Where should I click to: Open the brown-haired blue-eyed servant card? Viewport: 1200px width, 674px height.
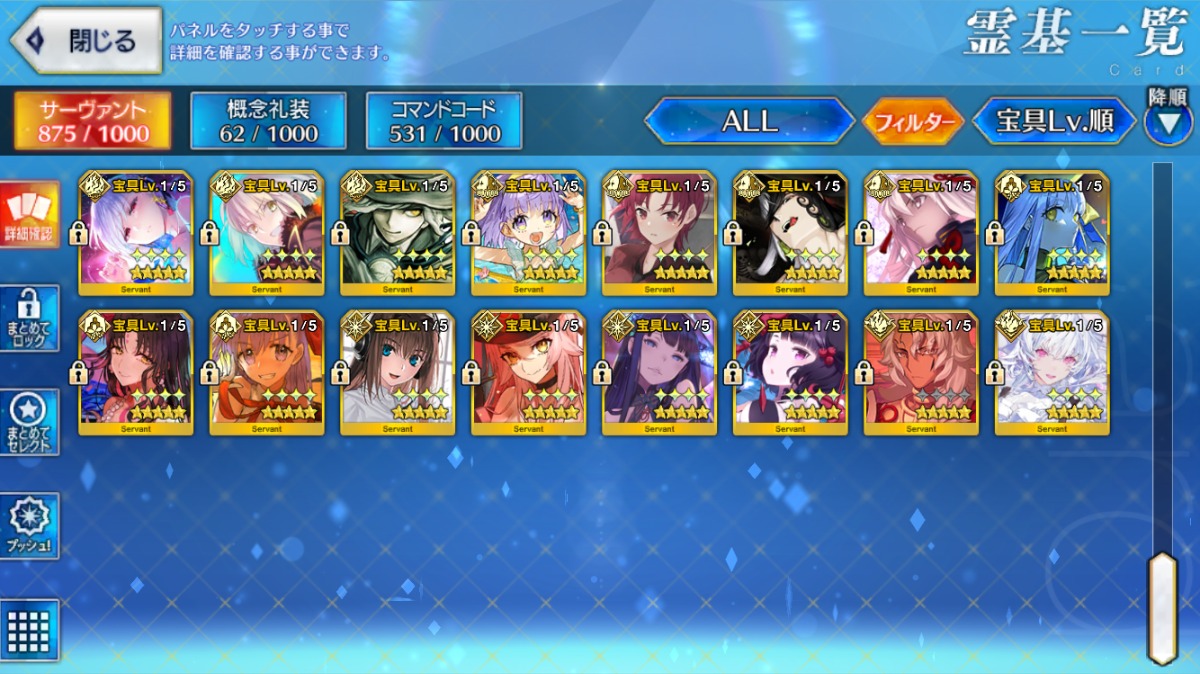pos(397,373)
